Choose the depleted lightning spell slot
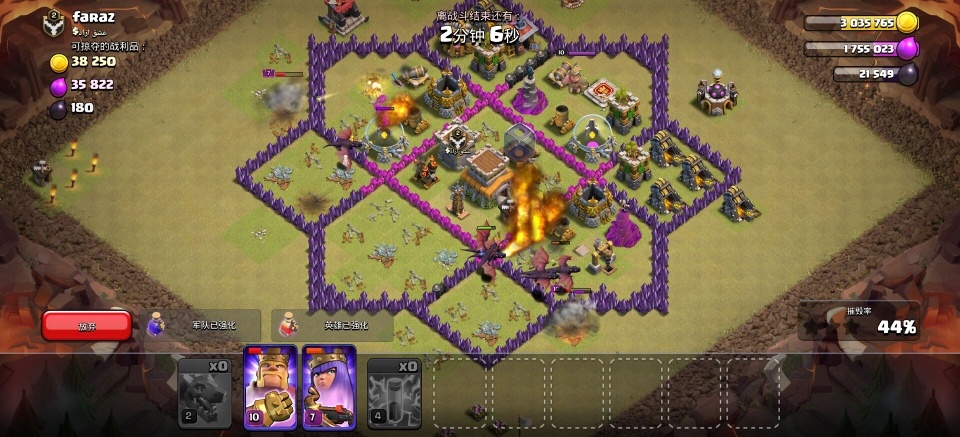 pyautogui.click(x=394, y=392)
